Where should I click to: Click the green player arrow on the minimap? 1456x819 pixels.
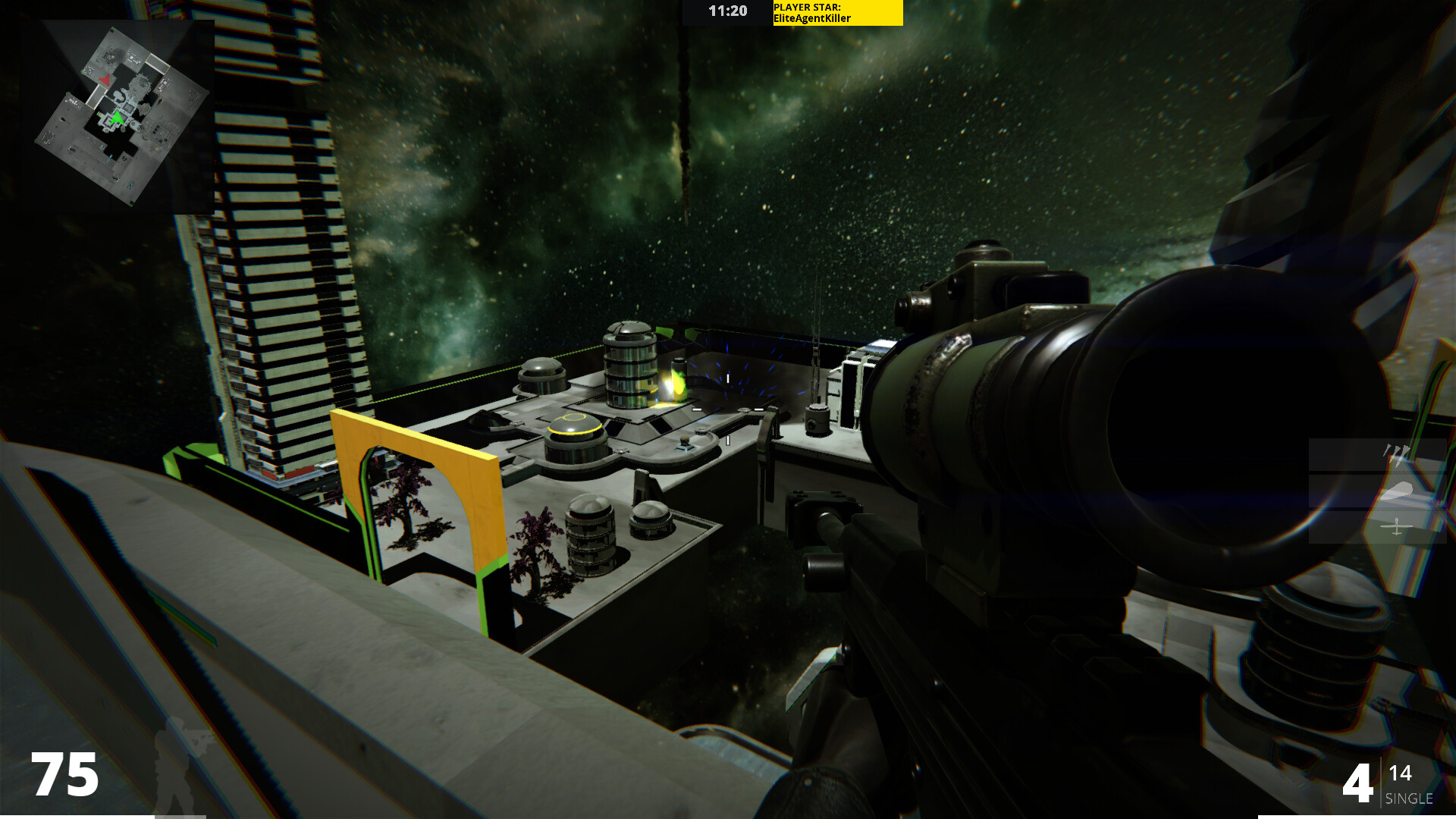pos(117,118)
